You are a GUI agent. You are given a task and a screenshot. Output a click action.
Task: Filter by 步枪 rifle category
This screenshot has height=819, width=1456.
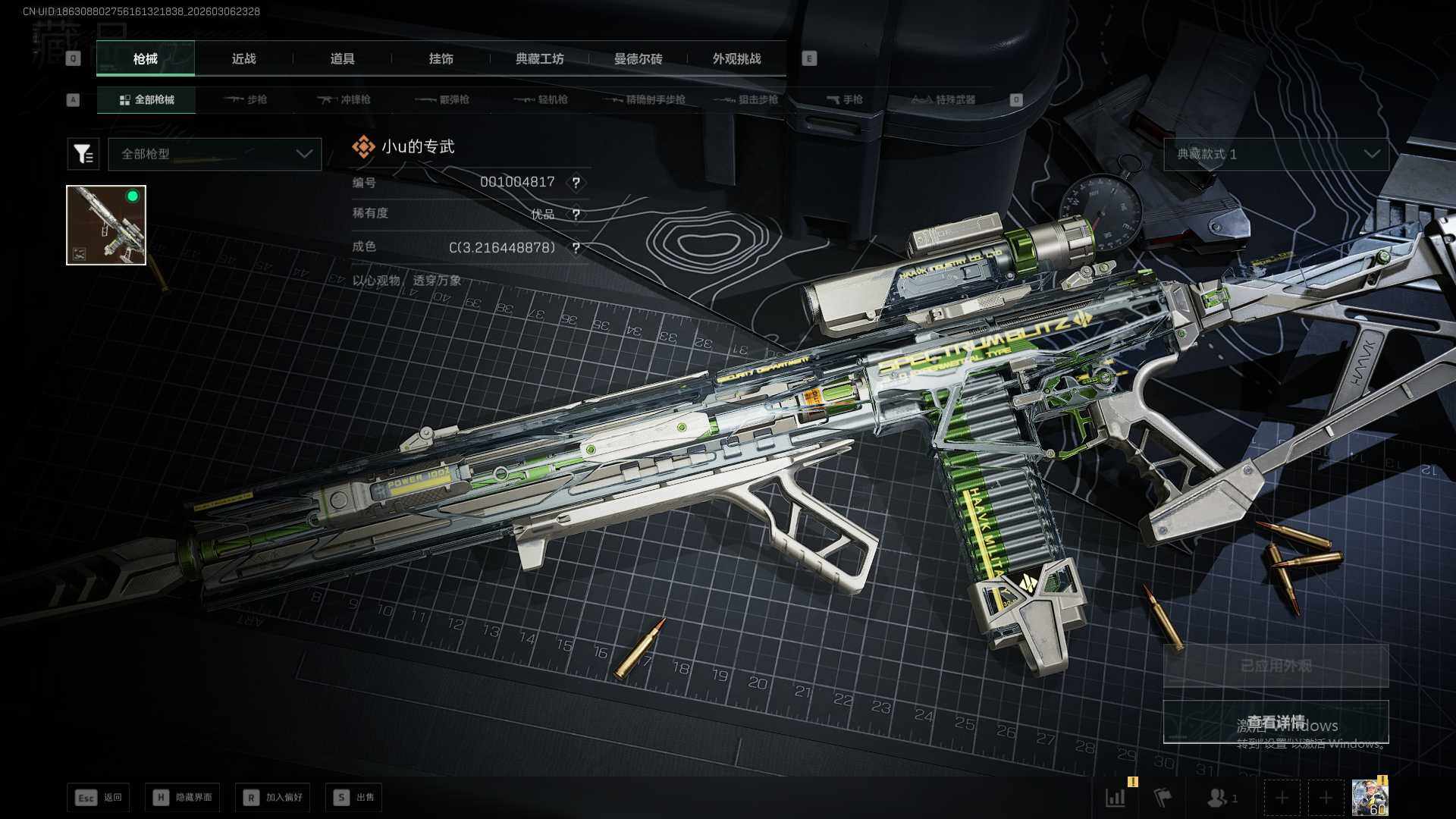tap(246, 99)
